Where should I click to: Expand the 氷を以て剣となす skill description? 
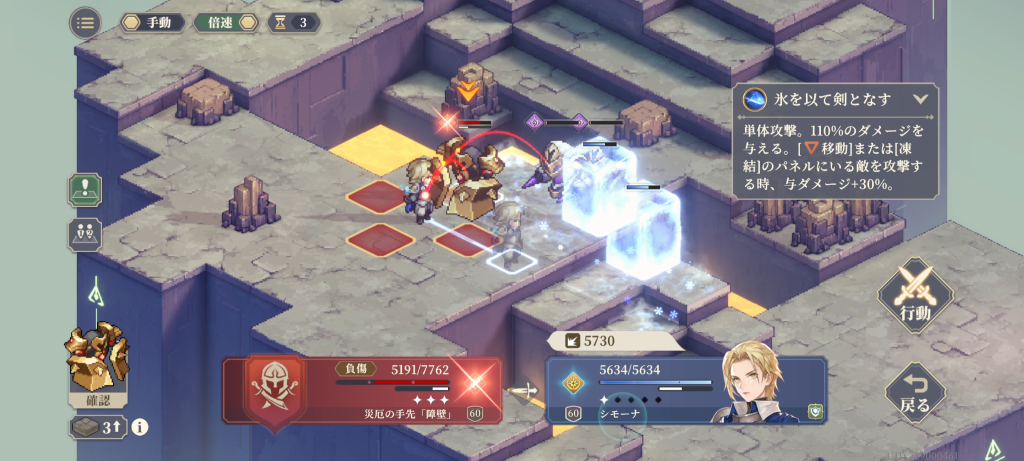[920, 99]
